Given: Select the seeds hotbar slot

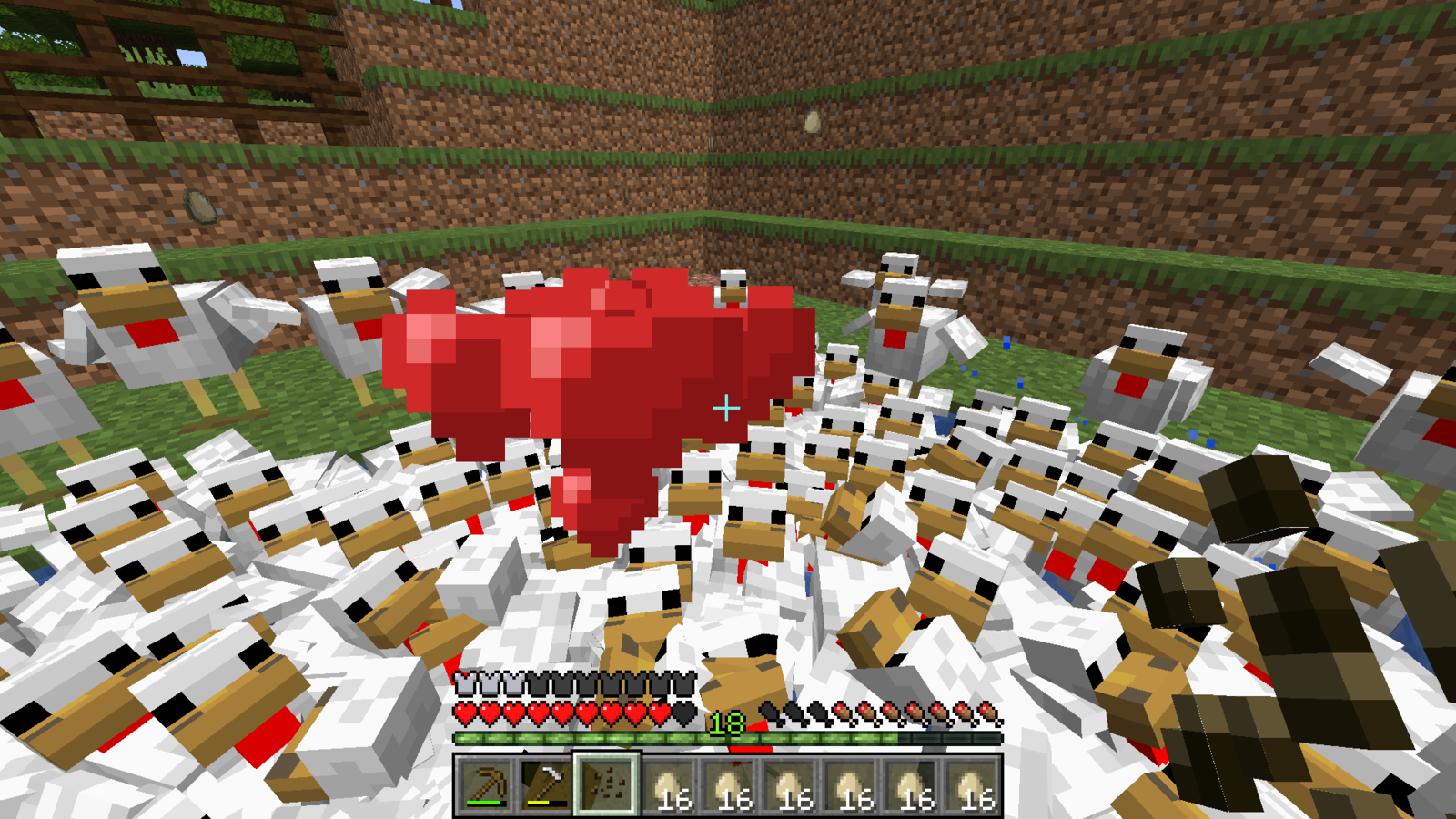Looking at the screenshot, I should pos(607,785).
